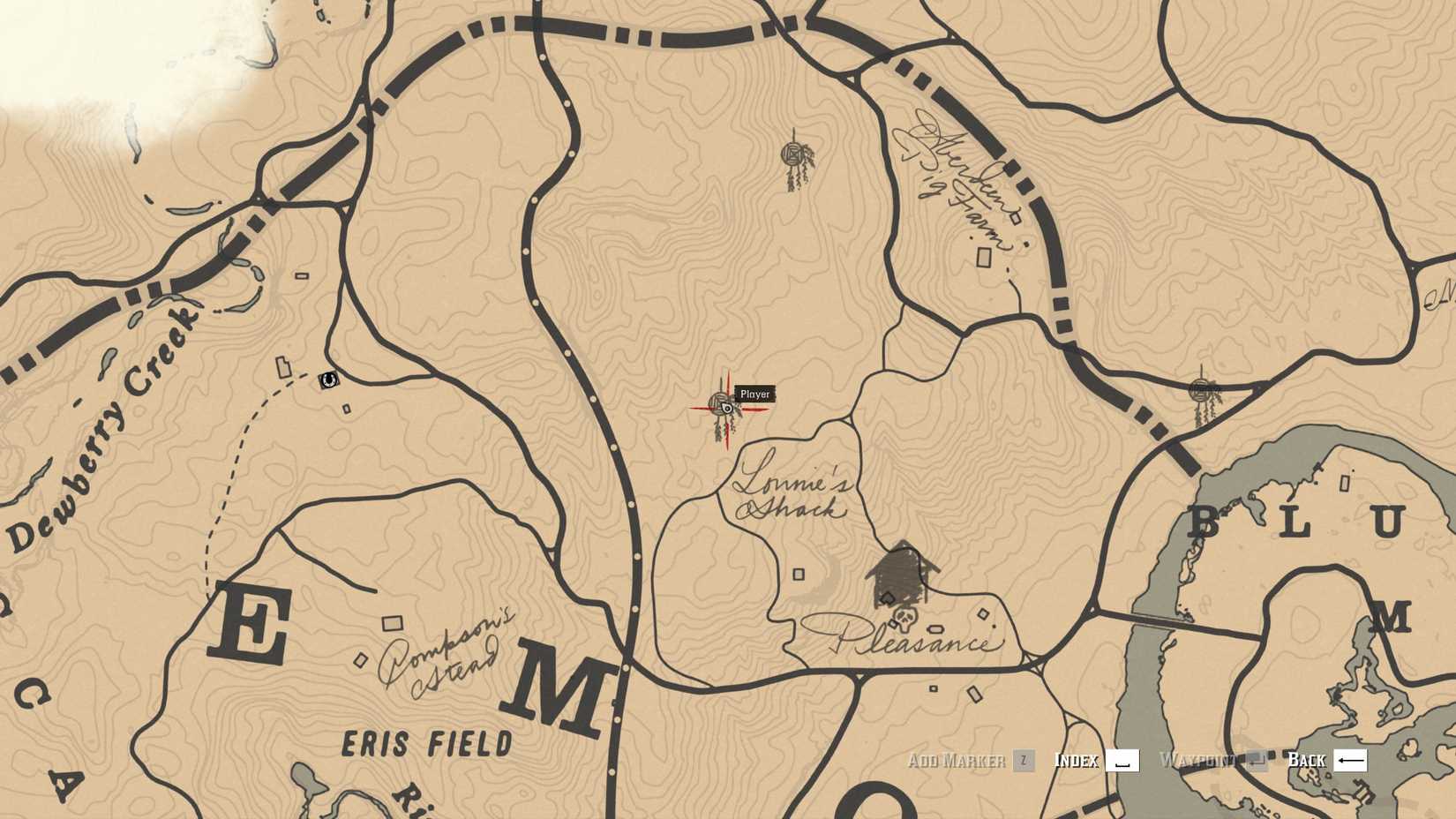1456x819 pixels.
Task: Click the Waypoint option in the bottom bar
Action: (1197, 760)
